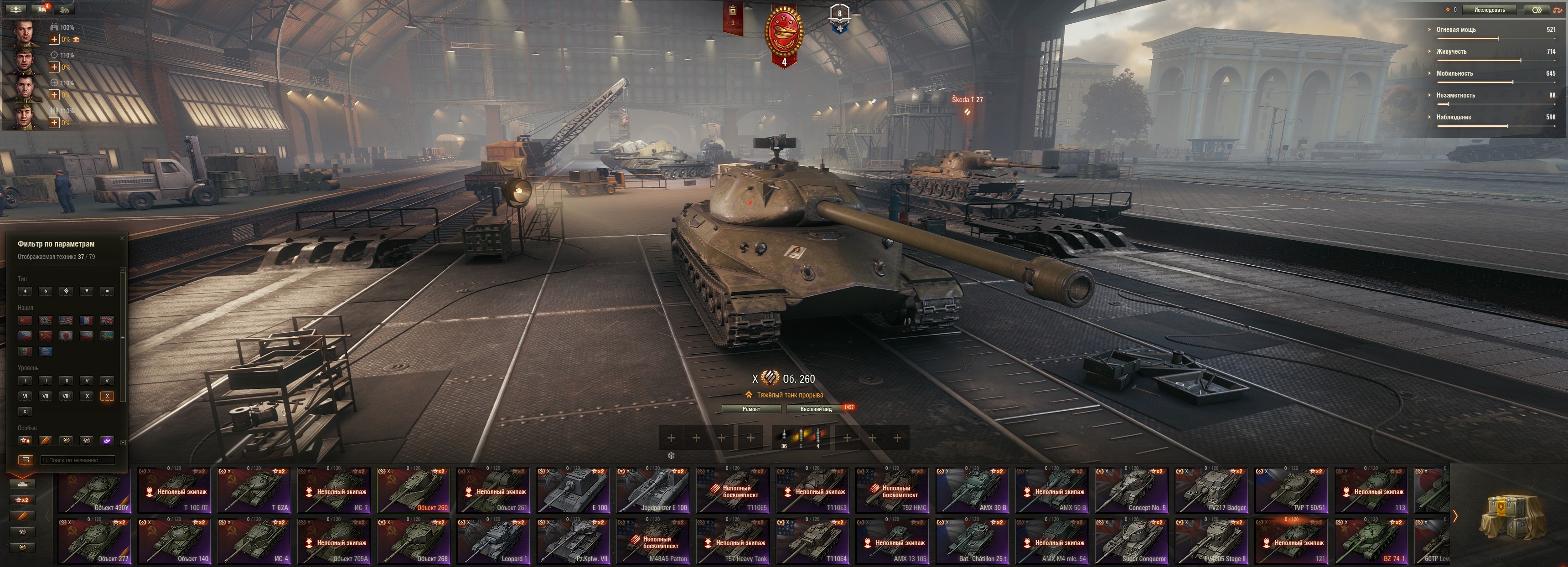Screen dimensions: 1568x567
Task: Open Внешний вид (Exterior) customization
Action: 816,409
